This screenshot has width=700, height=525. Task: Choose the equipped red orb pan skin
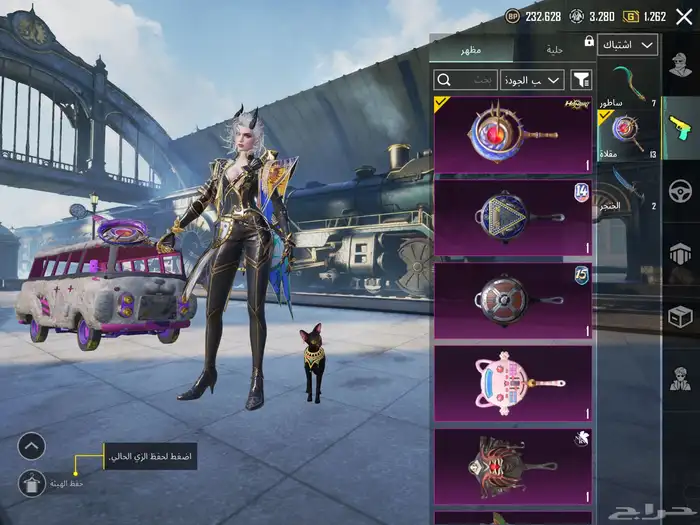(x=512, y=134)
